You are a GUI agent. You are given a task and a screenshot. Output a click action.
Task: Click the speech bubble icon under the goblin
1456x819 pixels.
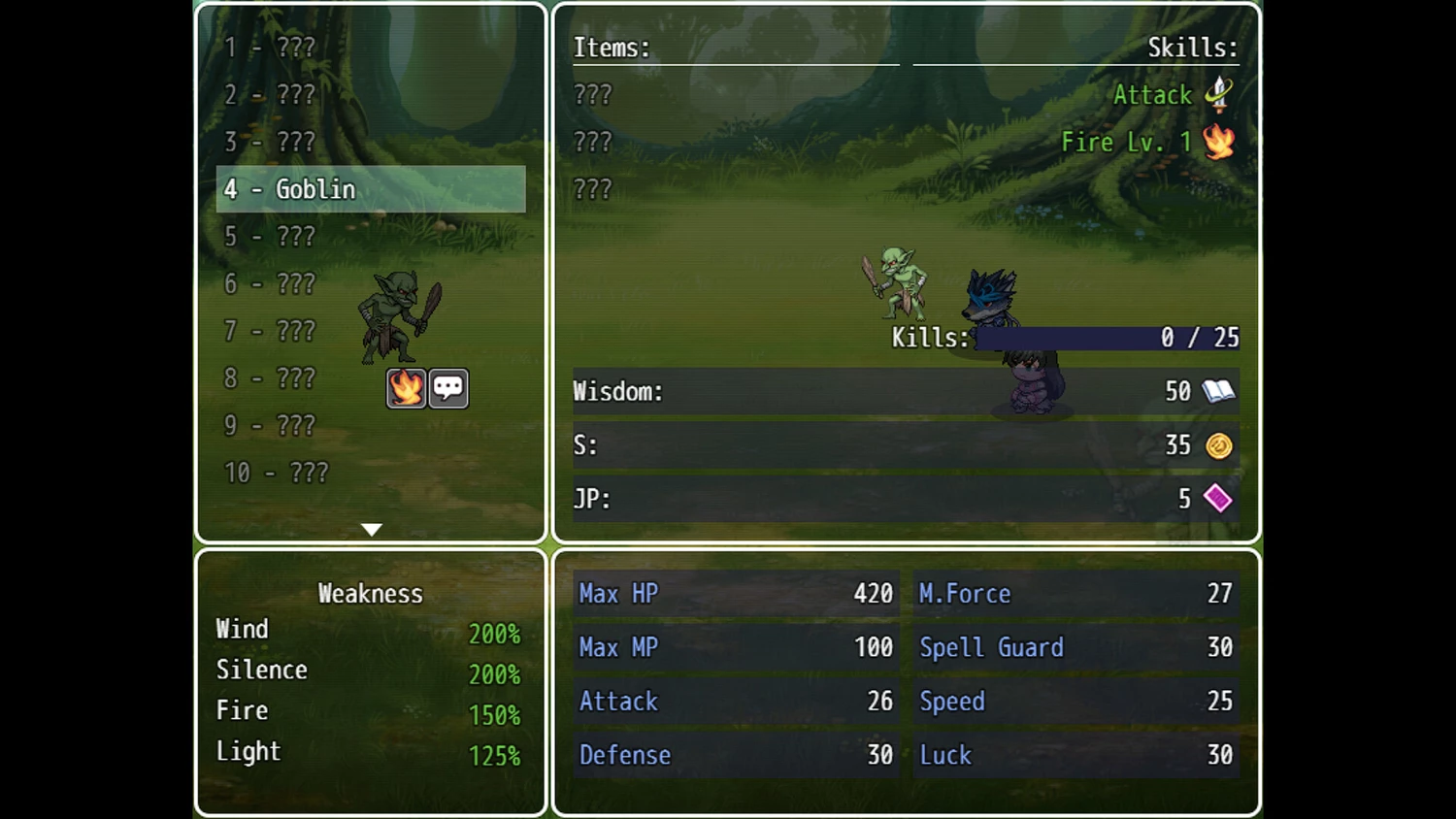pyautogui.click(x=448, y=388)
